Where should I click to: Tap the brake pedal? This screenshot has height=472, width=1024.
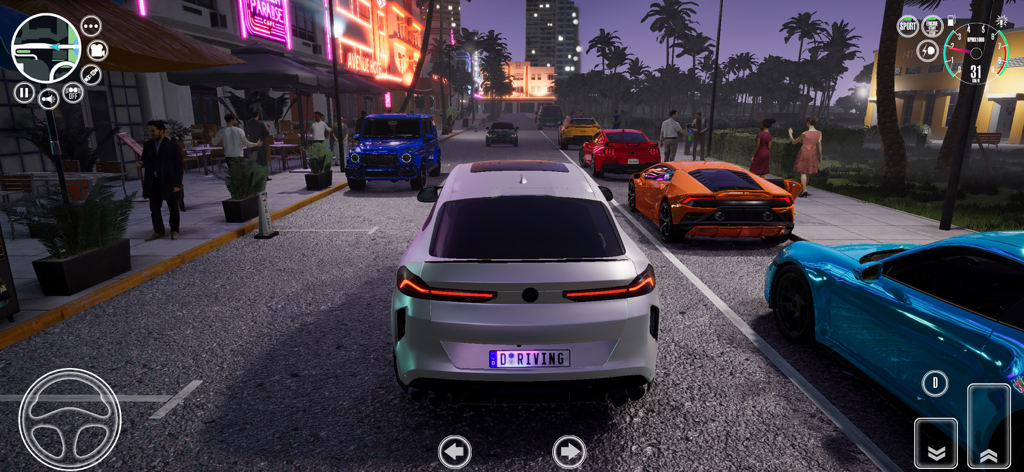pos(936,443)
